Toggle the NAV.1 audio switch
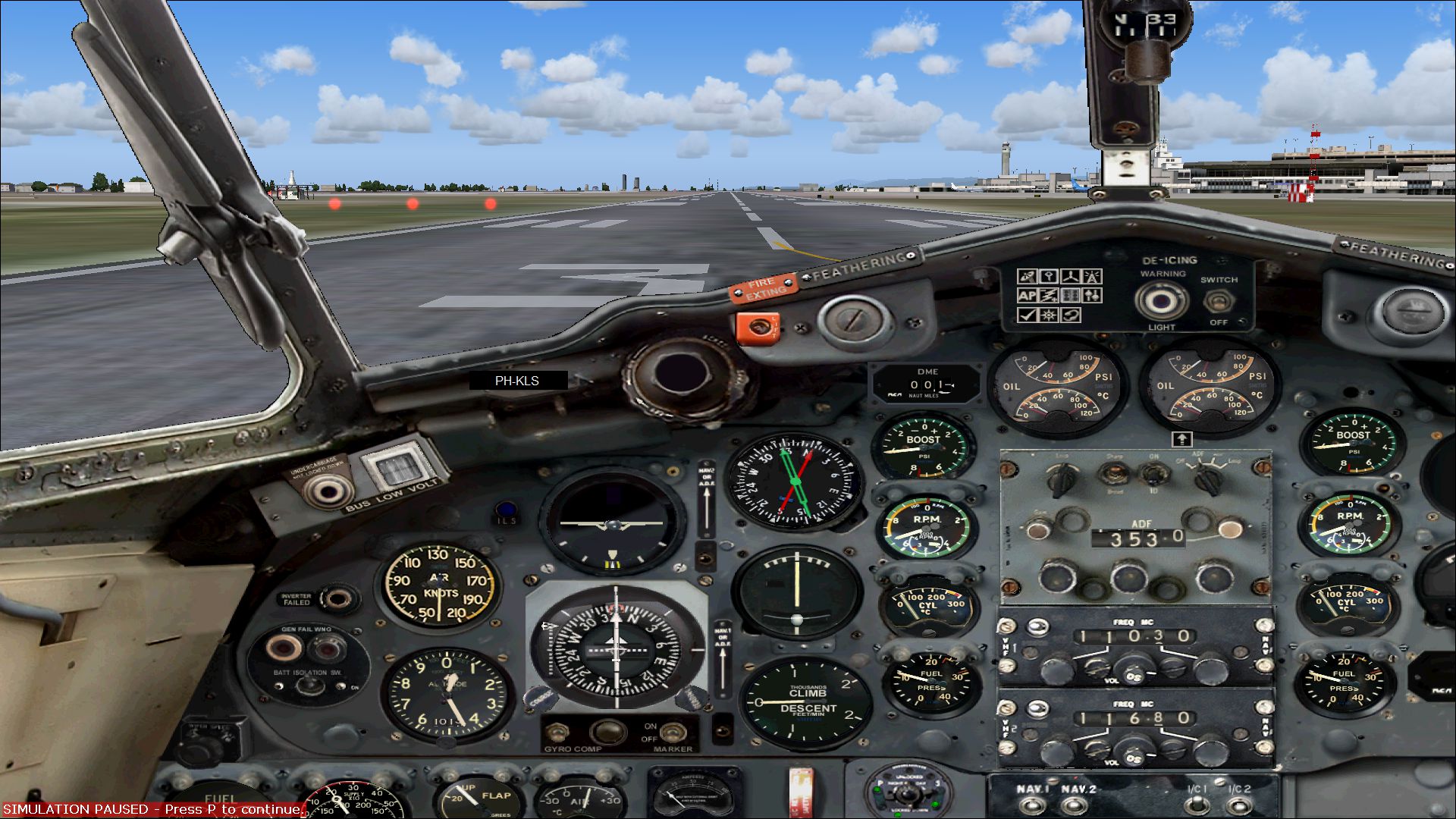Screen dimensions: 1456x819 [1031, 804]
